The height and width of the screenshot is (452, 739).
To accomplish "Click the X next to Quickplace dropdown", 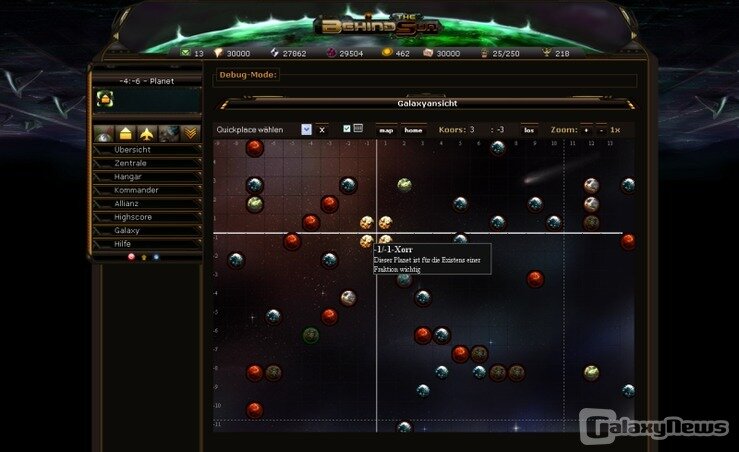I will pos(323,130).
